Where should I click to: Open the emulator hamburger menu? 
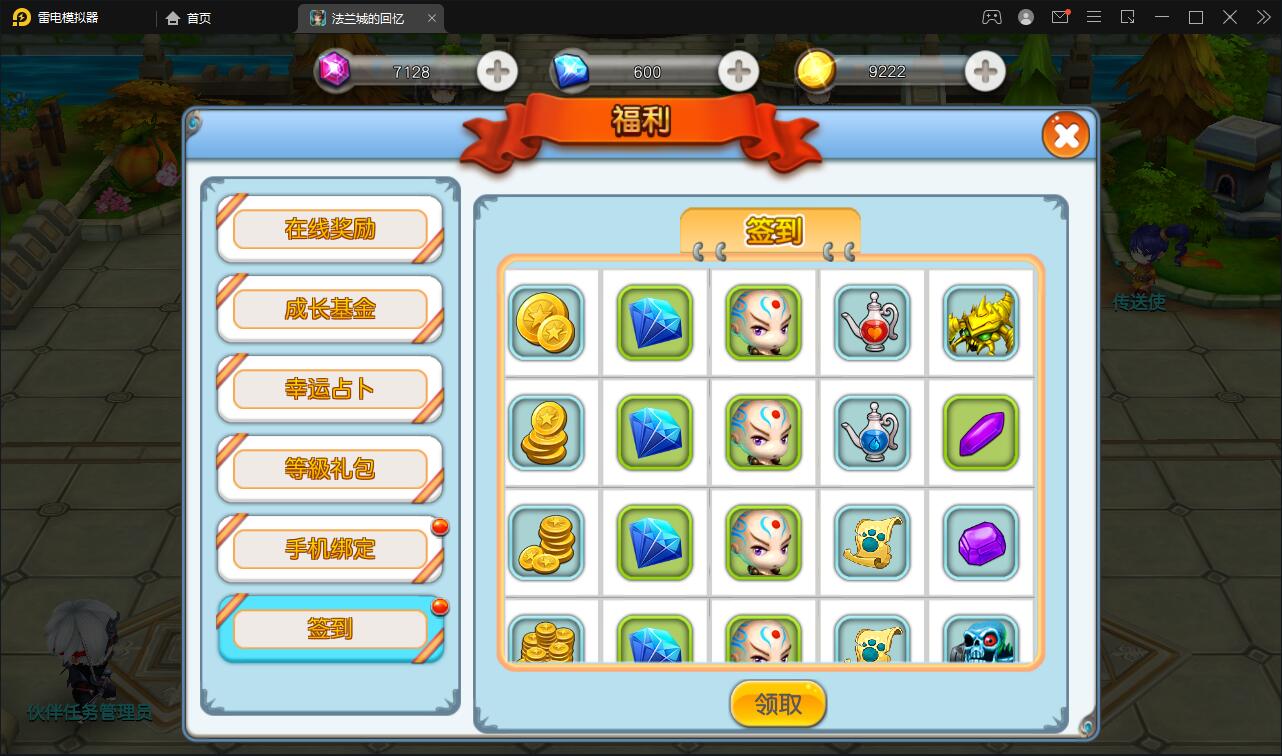click(x=1094, y=17)
